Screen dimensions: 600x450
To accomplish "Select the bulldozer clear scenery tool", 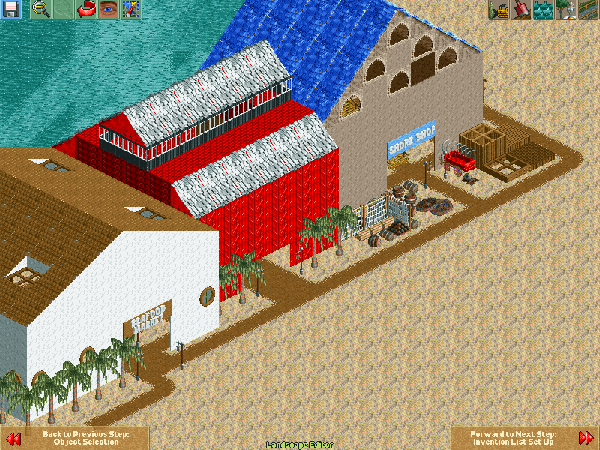I will tap(498, 10).
